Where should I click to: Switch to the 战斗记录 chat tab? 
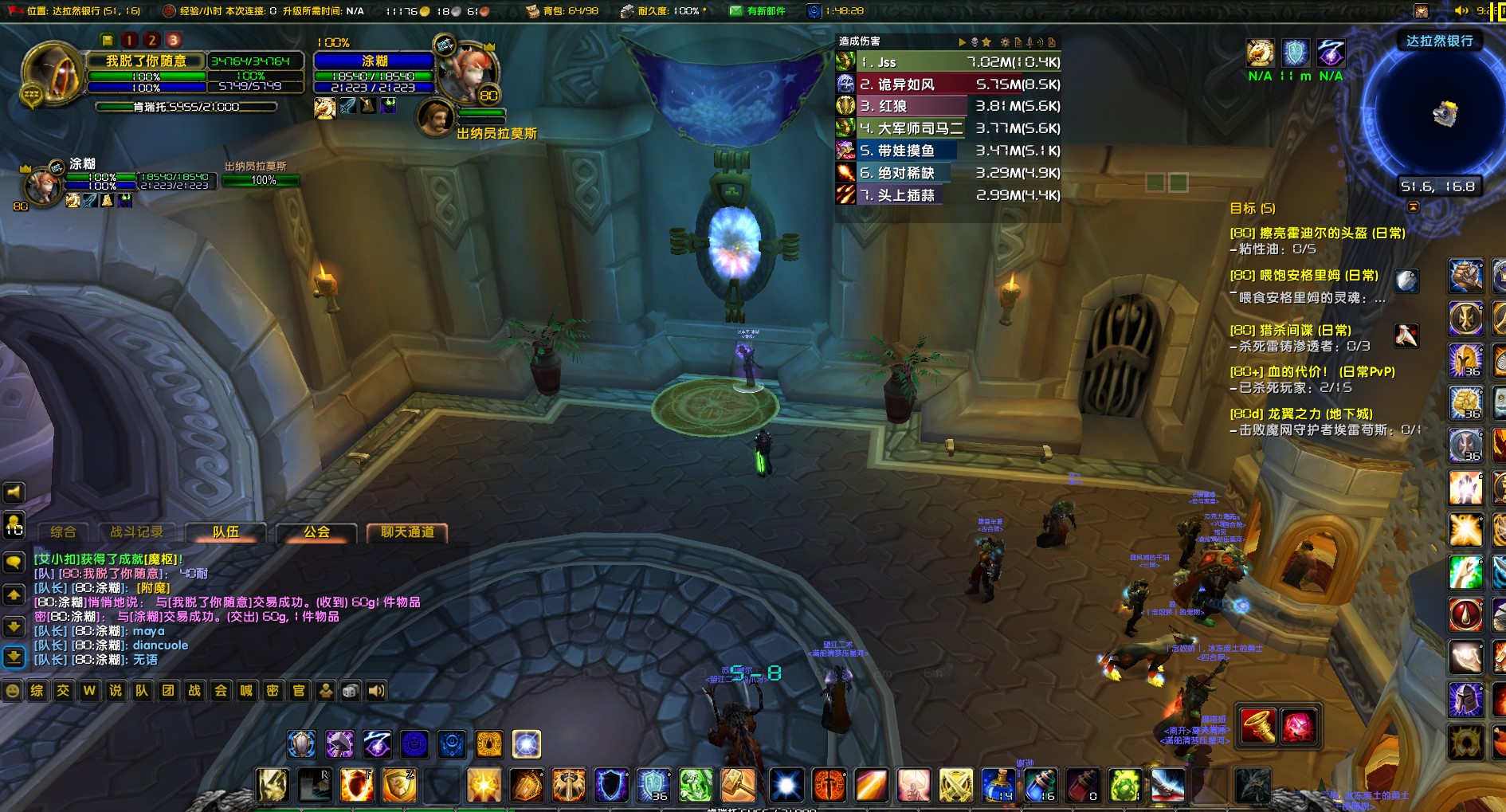(x=136, y=532)
